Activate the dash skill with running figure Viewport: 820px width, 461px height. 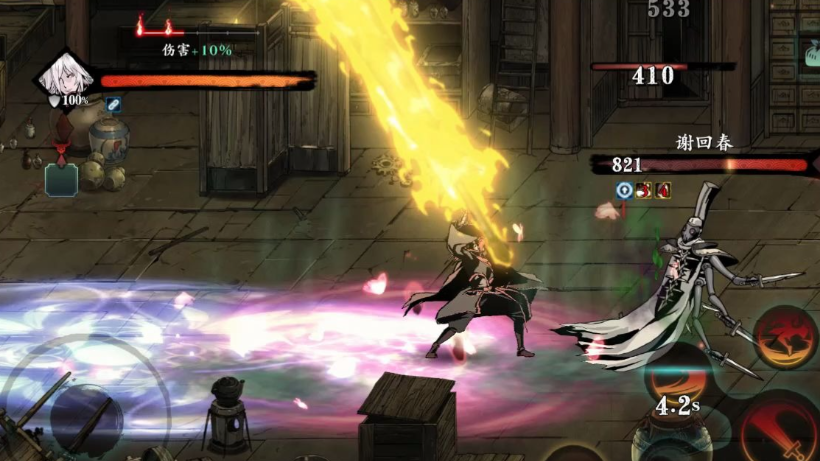[x=786, y=338]
